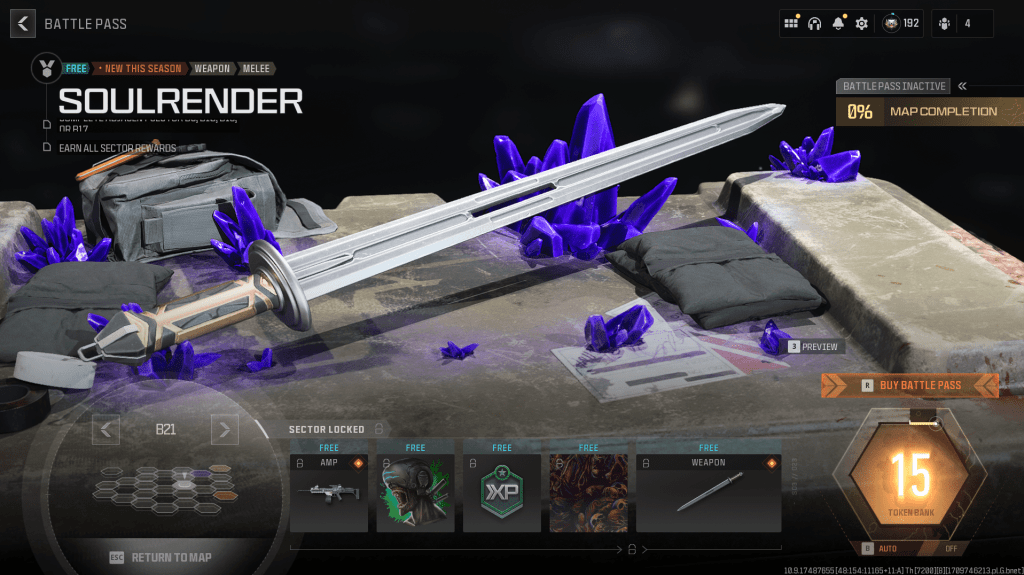
Task: Select the sword Weapon reward tile
Action: click(x=708, y=493)
